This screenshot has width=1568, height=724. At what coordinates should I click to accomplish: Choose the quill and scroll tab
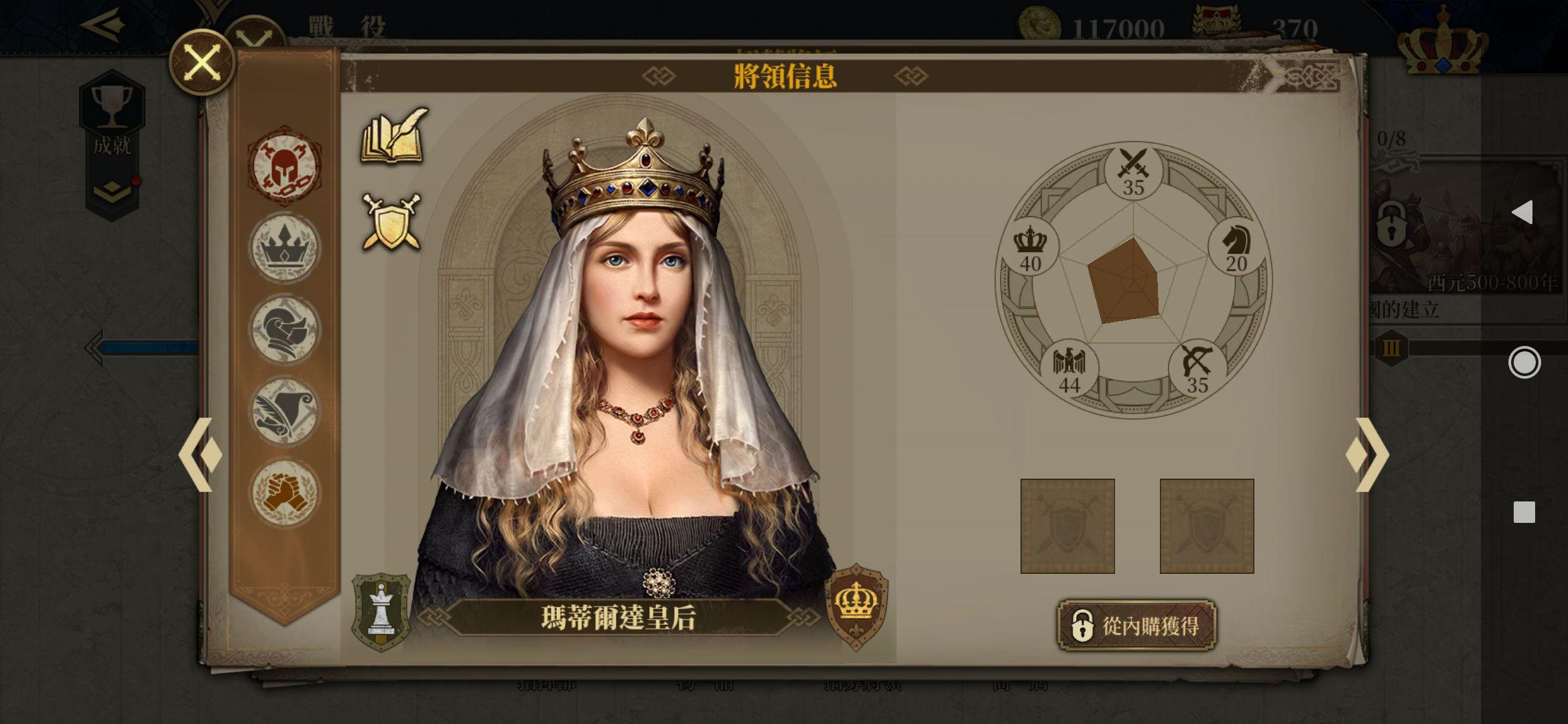coord(285,411)
